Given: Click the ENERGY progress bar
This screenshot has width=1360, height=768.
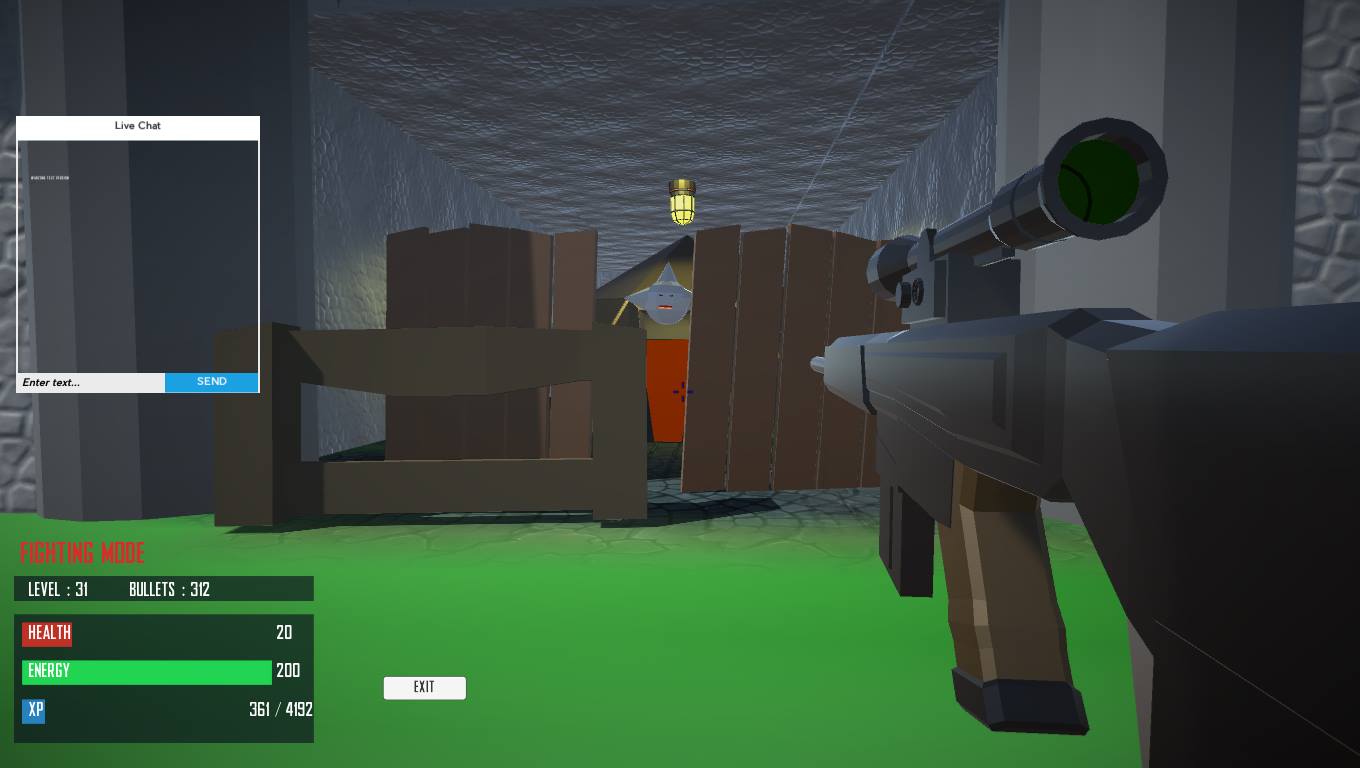Looking at the screenshot, I should pyautogui.click(x=146, y=671).
